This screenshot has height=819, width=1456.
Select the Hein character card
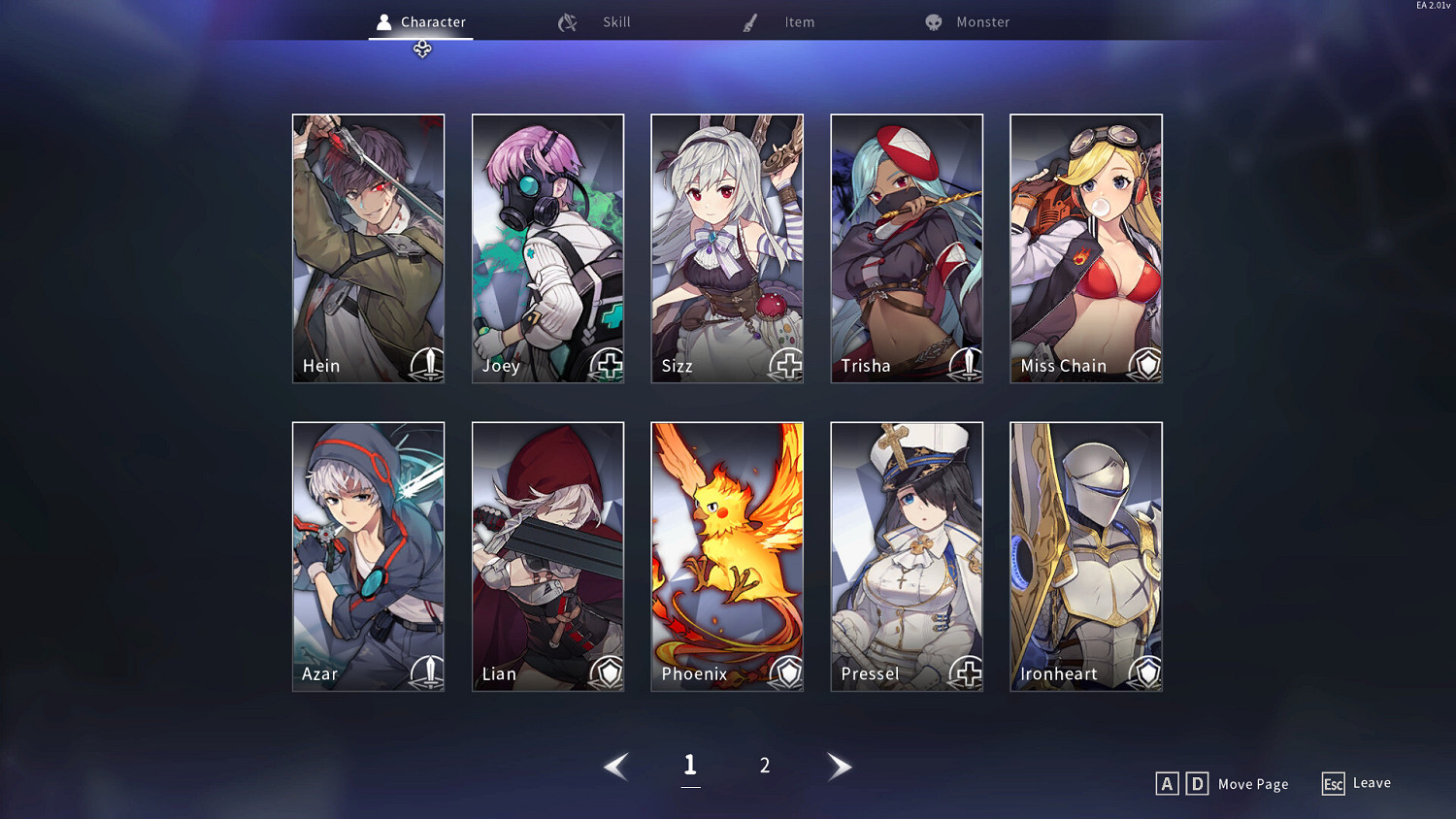tap(368, 247)
